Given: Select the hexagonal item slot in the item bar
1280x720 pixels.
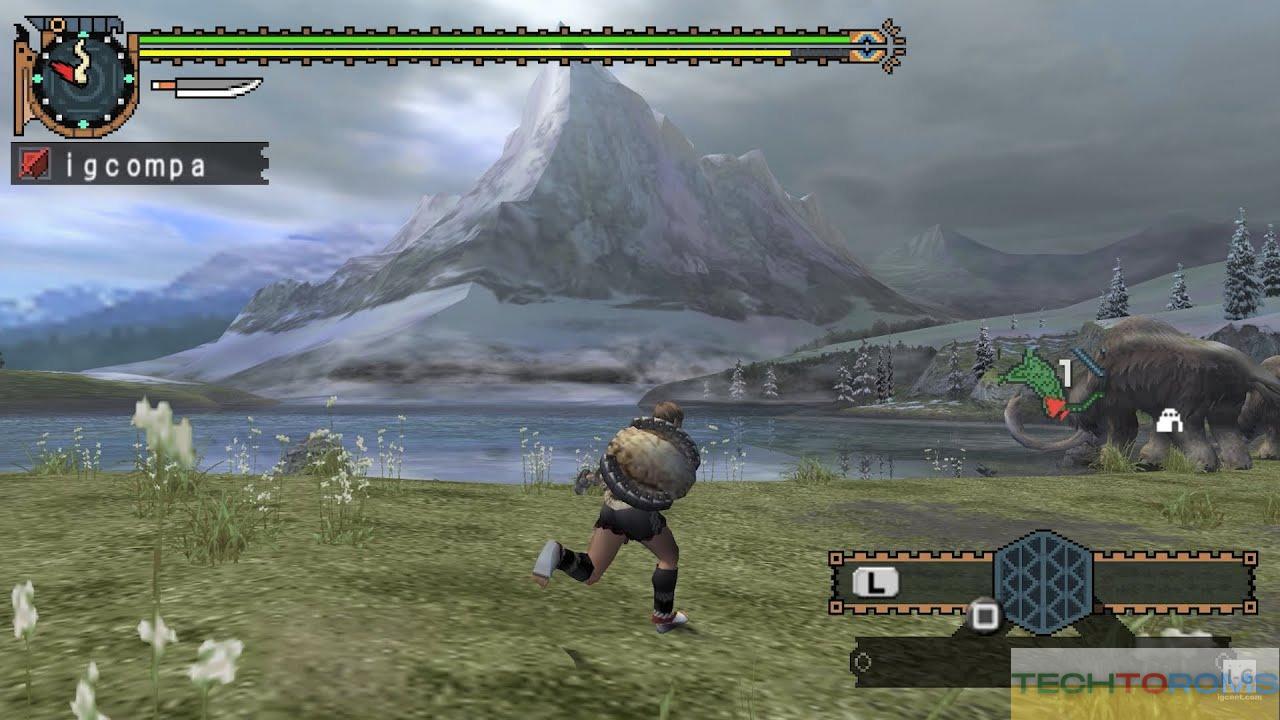Looking at the screenshot, I should (x=1042, y=580).
